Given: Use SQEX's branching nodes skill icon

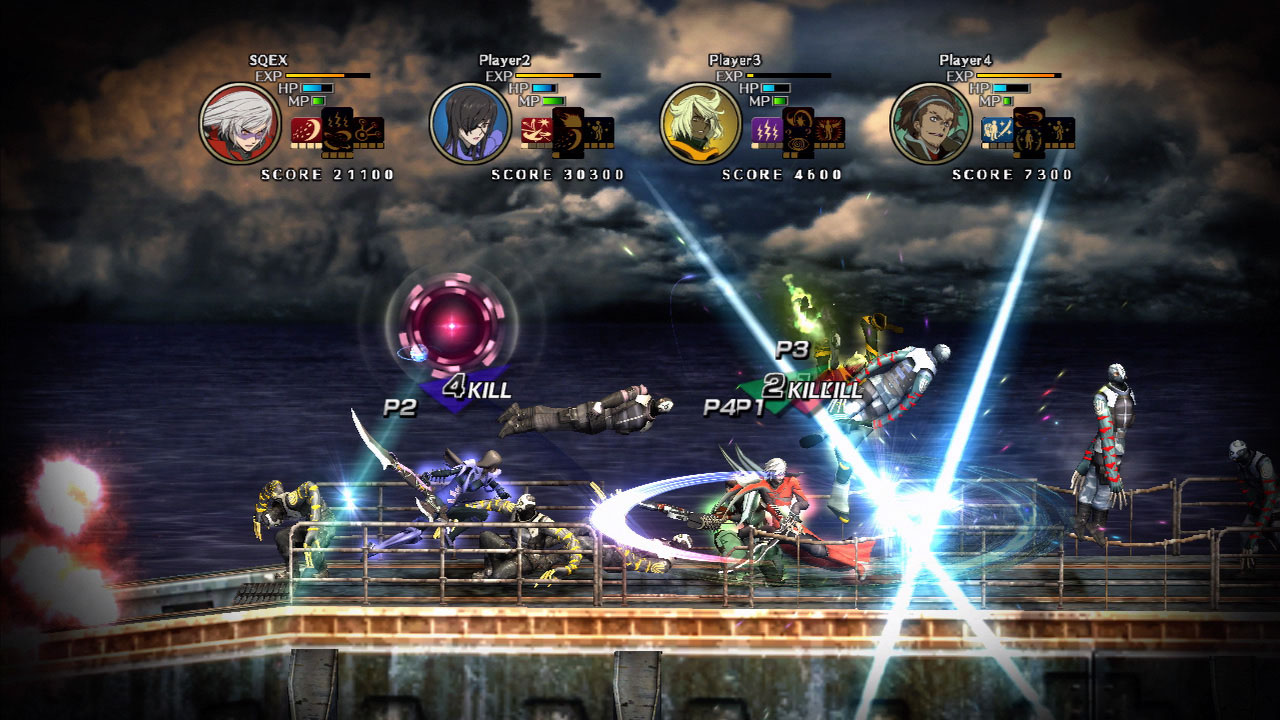Looking at the screenshot, I should (369, 131).
